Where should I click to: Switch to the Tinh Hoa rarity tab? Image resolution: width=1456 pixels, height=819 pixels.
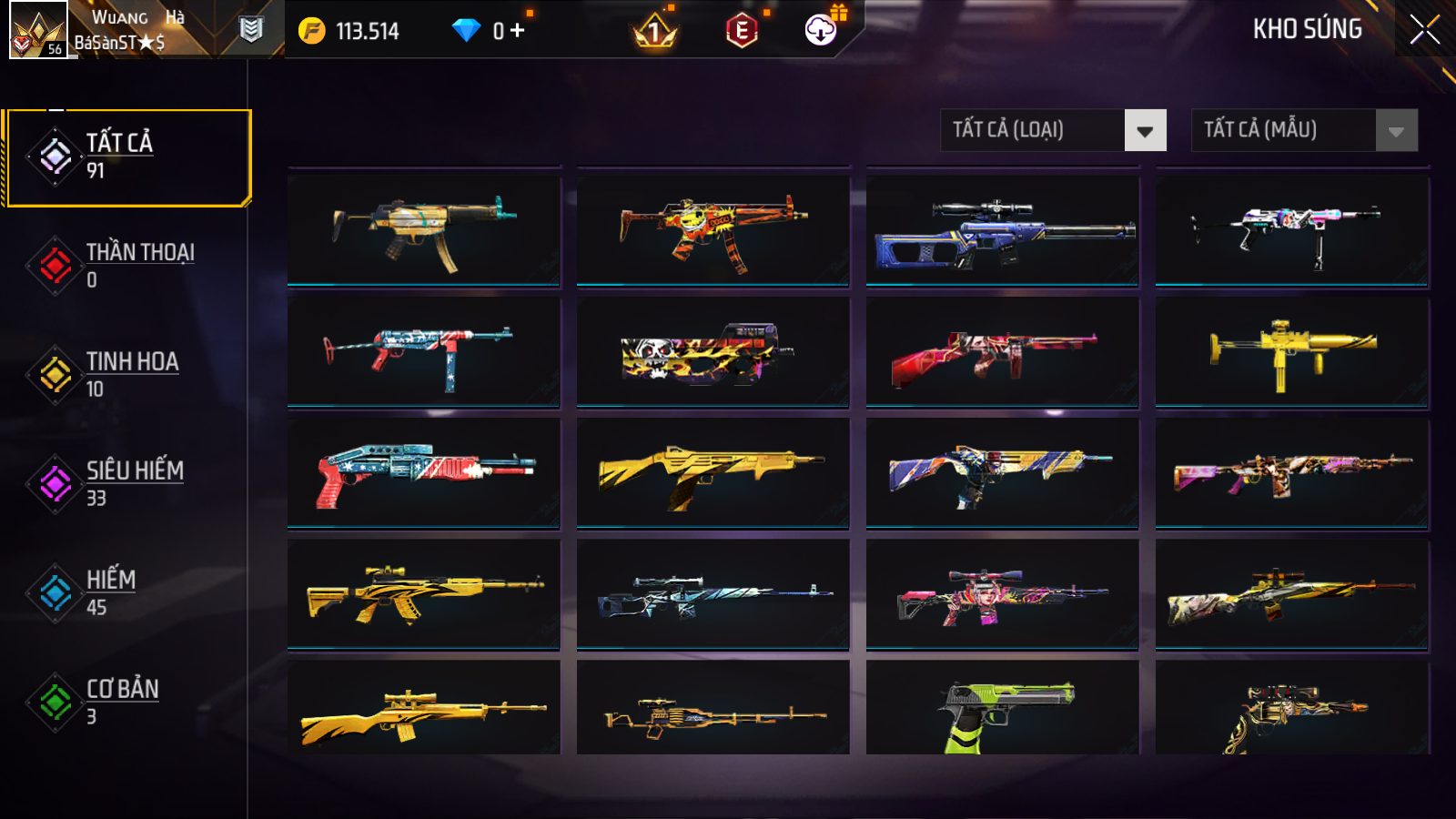127,375
